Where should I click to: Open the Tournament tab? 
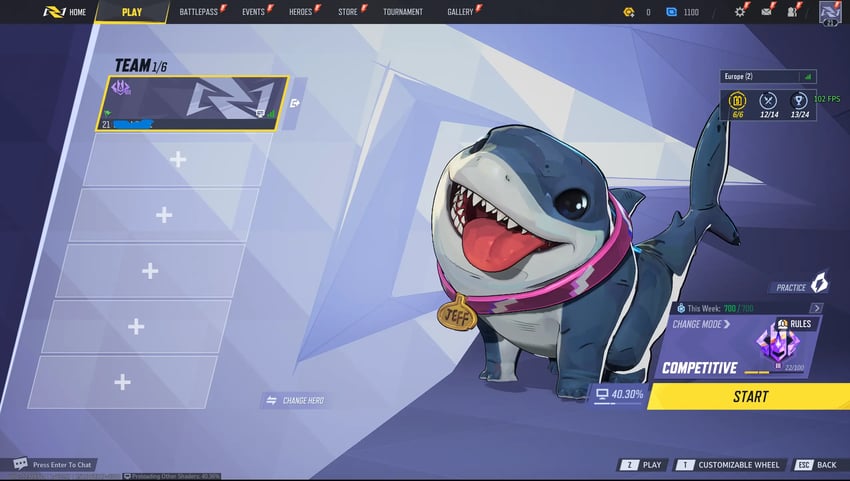point(403,12)
